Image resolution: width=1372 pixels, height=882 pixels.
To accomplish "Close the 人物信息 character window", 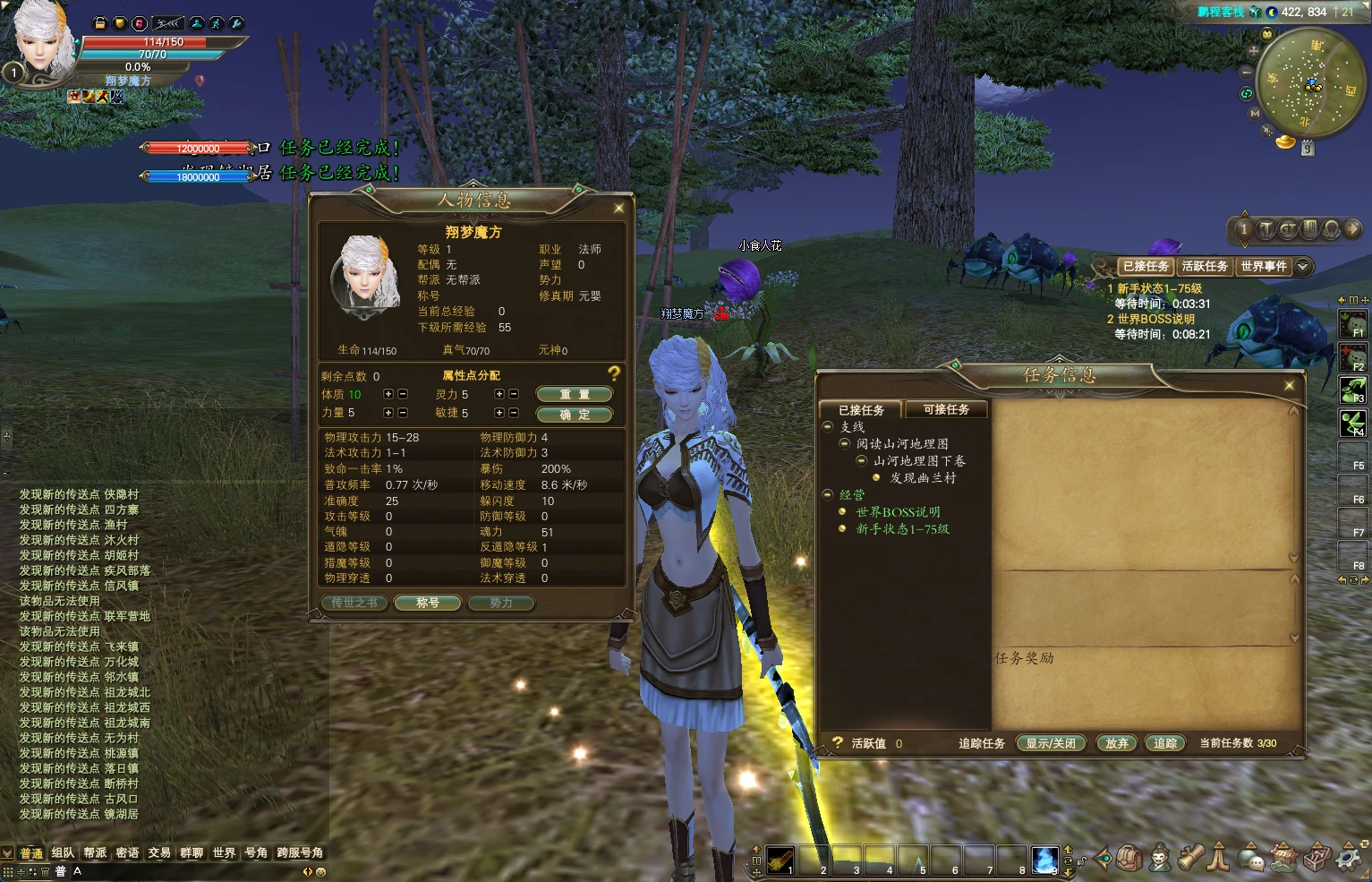I will coord(618,209).
